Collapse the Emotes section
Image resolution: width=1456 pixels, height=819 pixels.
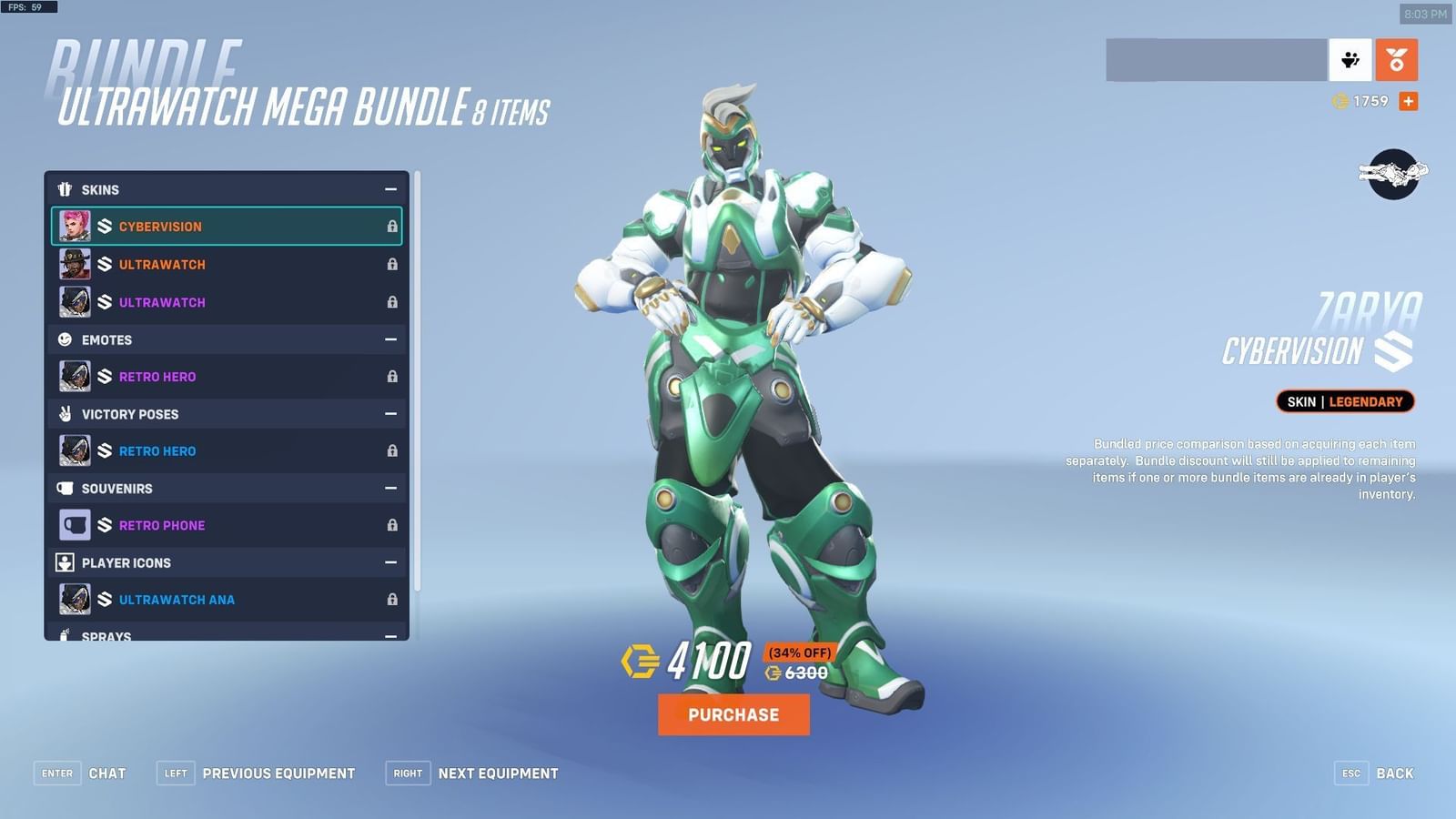pyautogui.click(x=391, y=339)
